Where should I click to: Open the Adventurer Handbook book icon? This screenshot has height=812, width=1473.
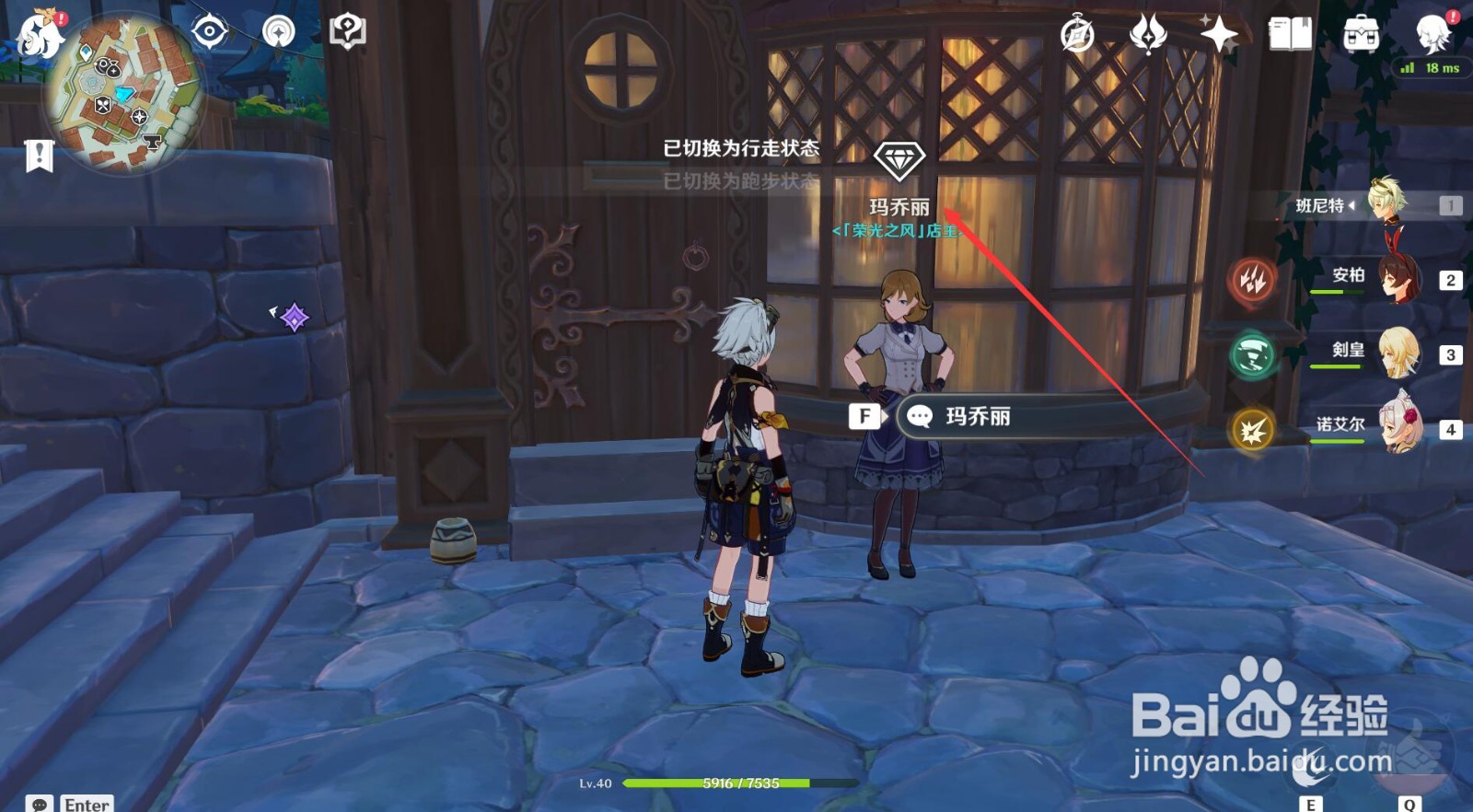(x=1289, y=35)
